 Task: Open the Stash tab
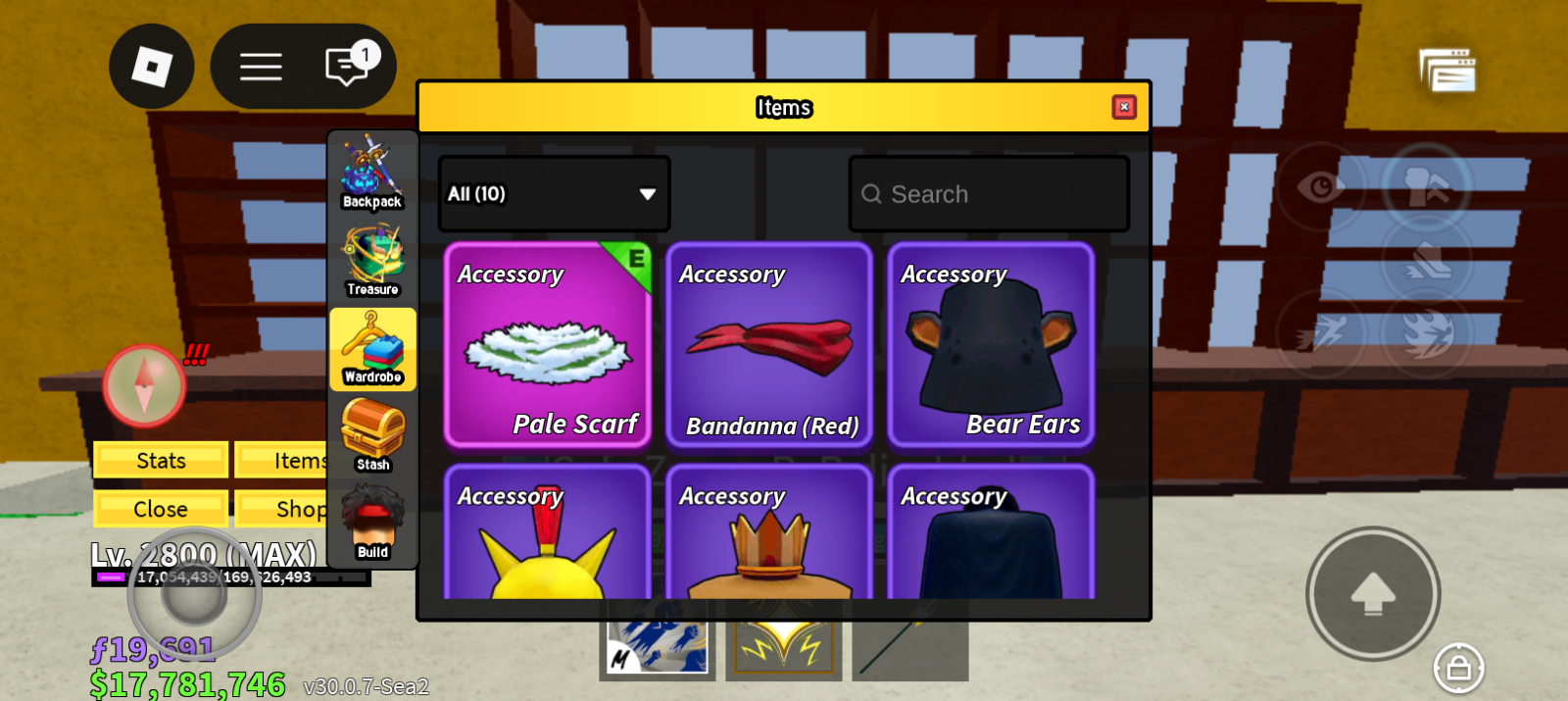click(372, 436)
